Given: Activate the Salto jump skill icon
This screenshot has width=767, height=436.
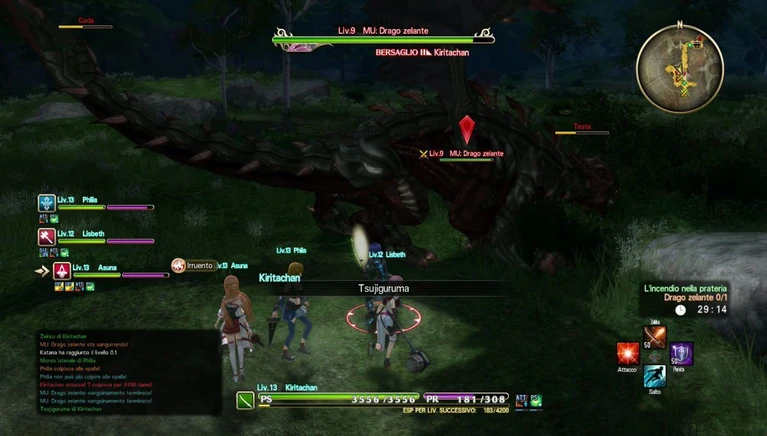Looking at the screenshot, I should [655, 377].
